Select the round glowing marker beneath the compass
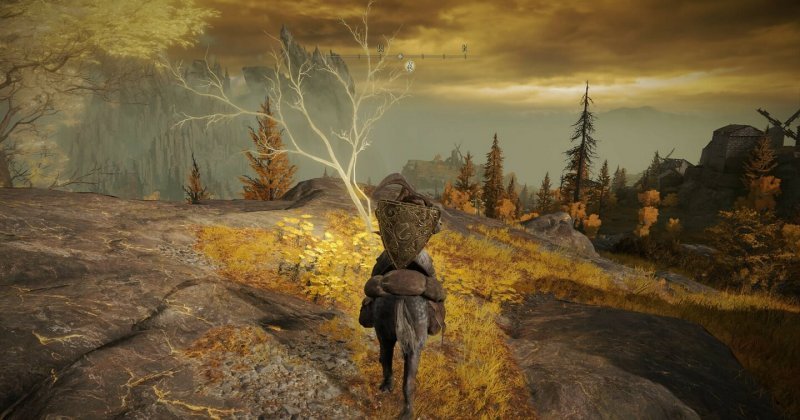 410,66
